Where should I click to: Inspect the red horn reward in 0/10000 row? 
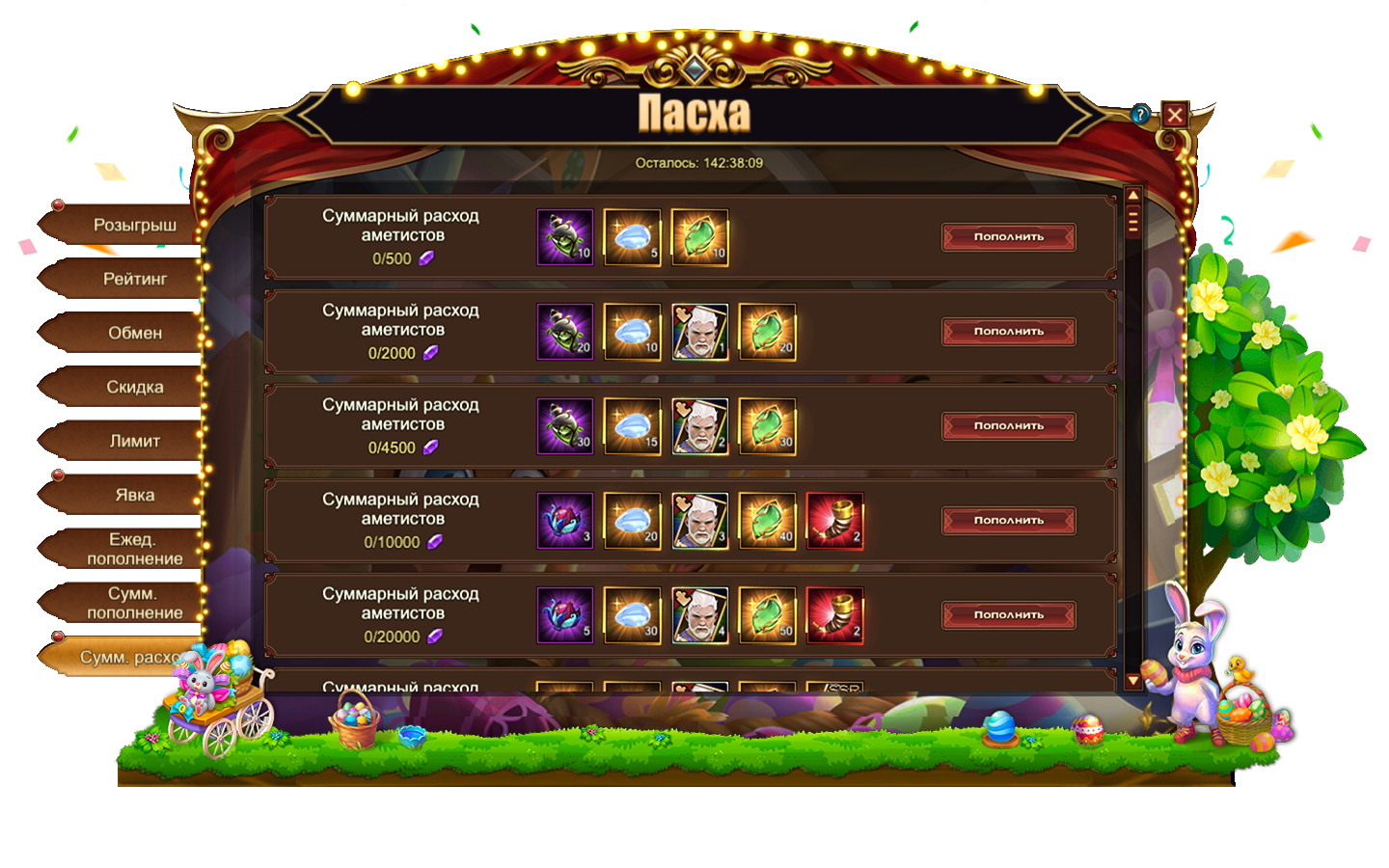click(x=834, y=521)
